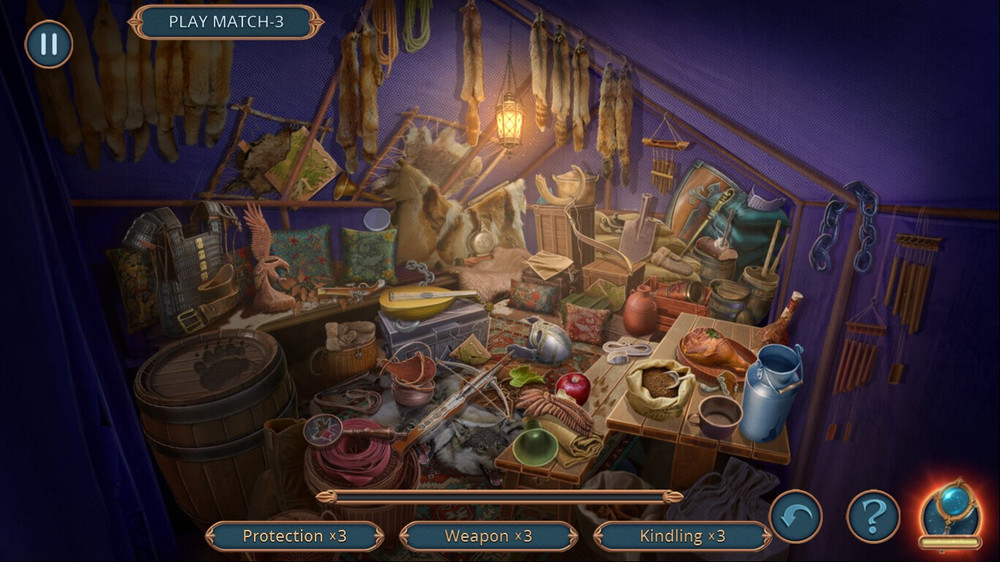Select the Protection x3 category label

294,536
